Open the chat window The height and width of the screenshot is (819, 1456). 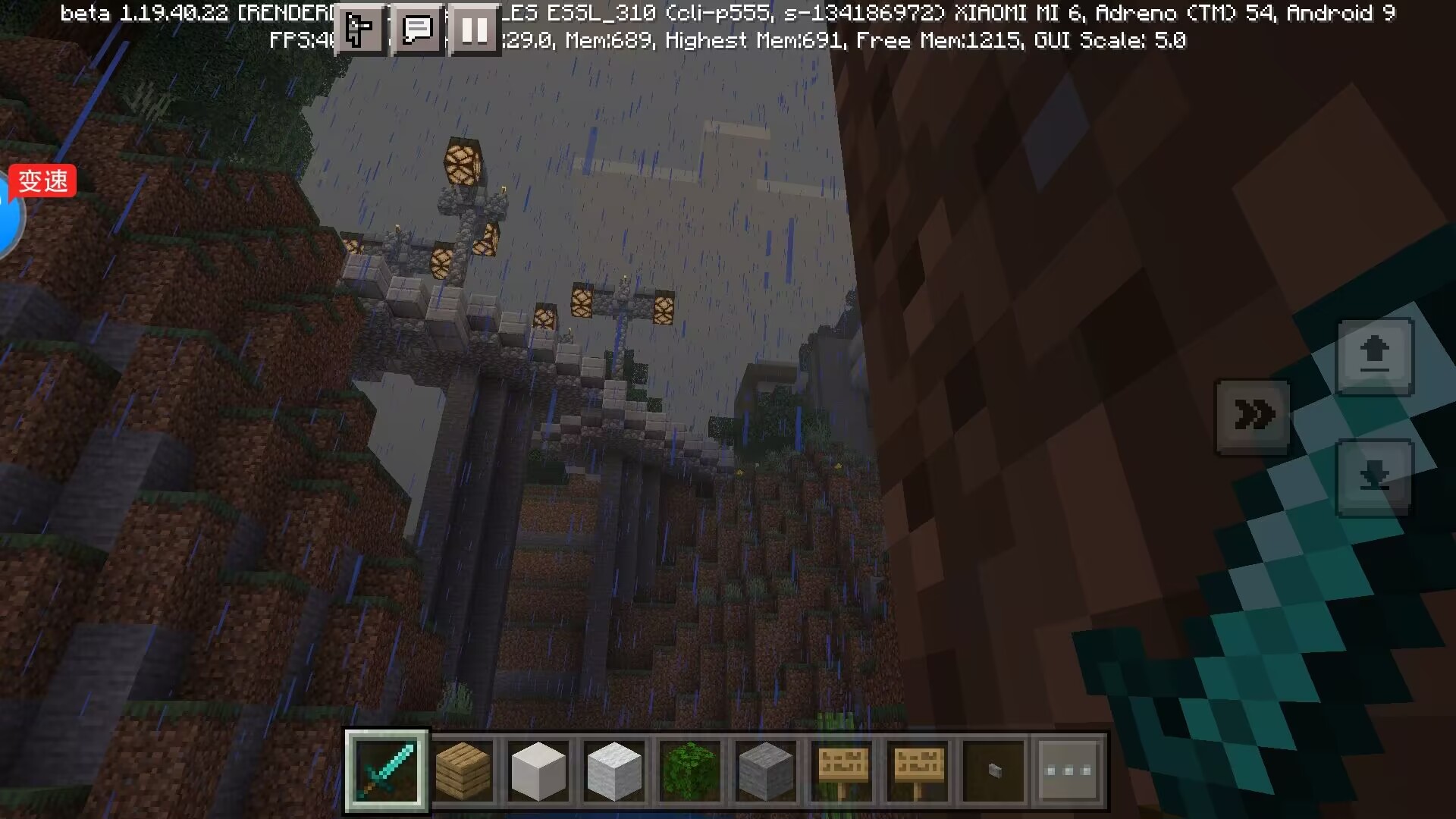click(x=416, y=30)
